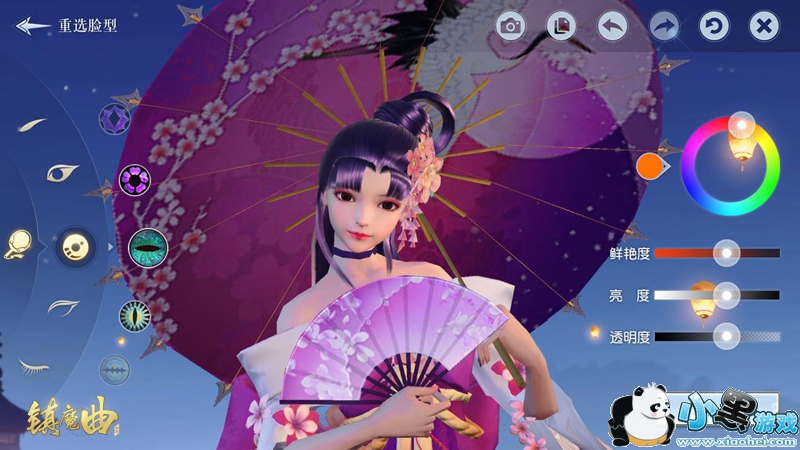This screenshot has width=800, height=450.
Task: Undo the last change
Action: coord(613,27)
